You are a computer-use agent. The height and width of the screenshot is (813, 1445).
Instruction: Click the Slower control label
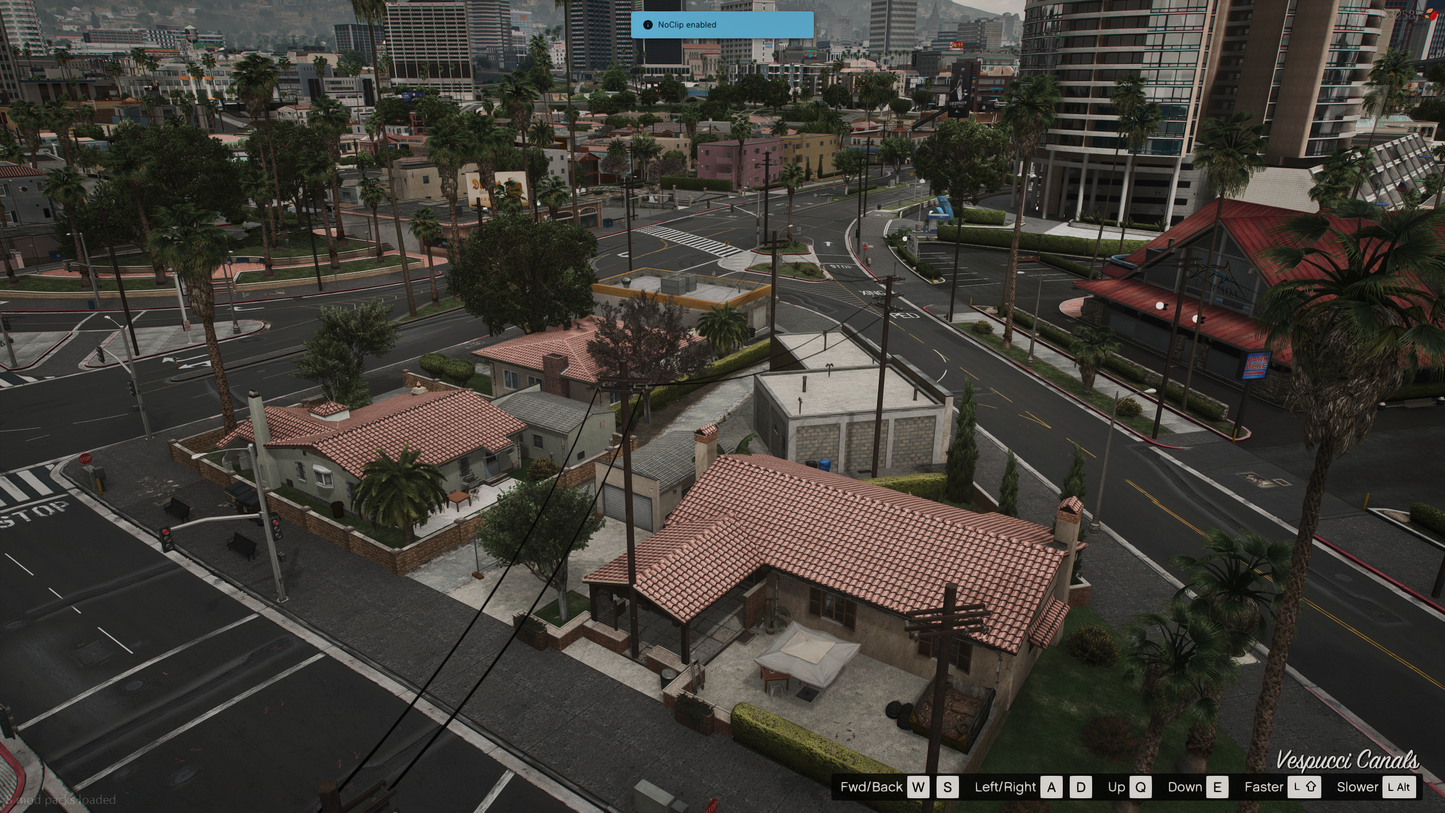coord(1359,787)
